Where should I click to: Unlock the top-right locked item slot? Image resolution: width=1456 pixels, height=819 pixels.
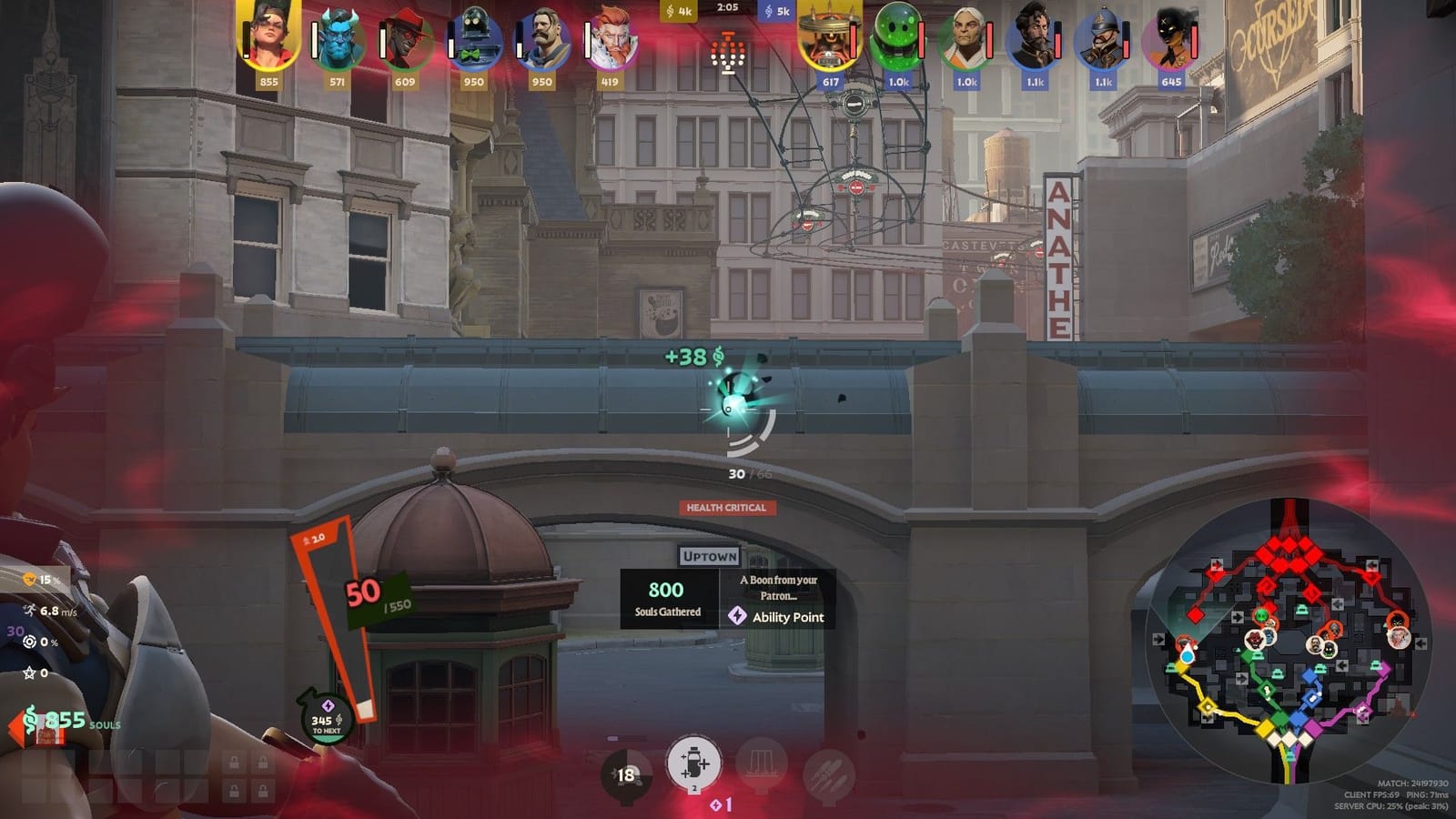coord(262,761)
